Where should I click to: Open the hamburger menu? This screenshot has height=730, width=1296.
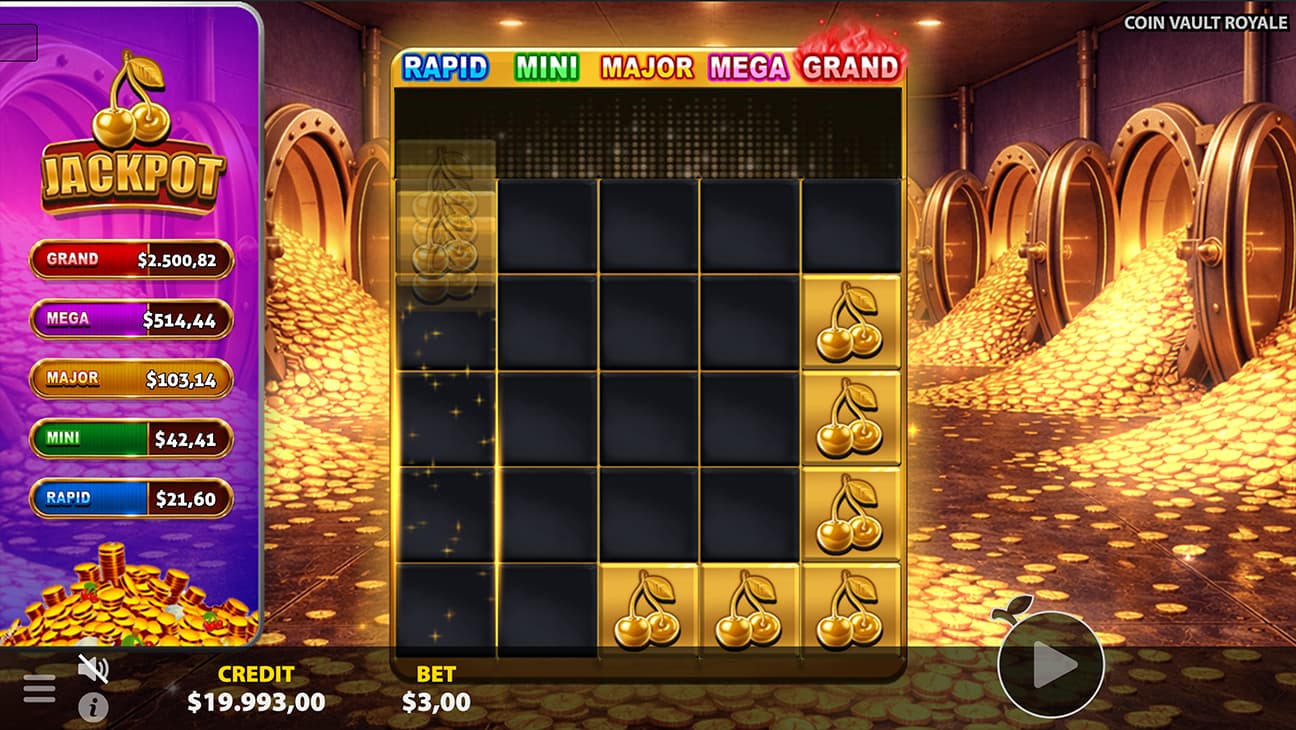38,688
